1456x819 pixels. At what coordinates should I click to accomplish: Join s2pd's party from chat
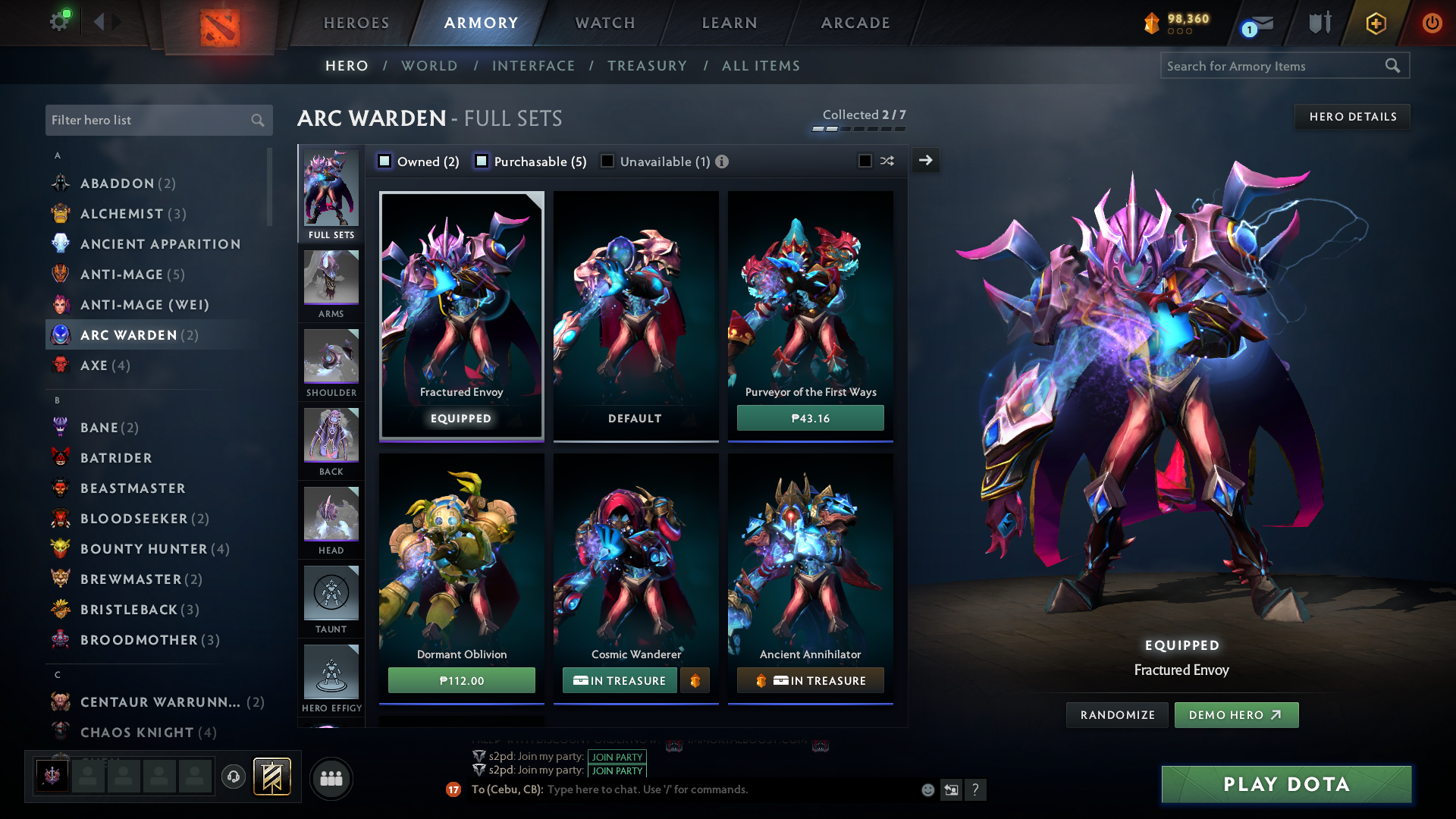pos(617,757)
